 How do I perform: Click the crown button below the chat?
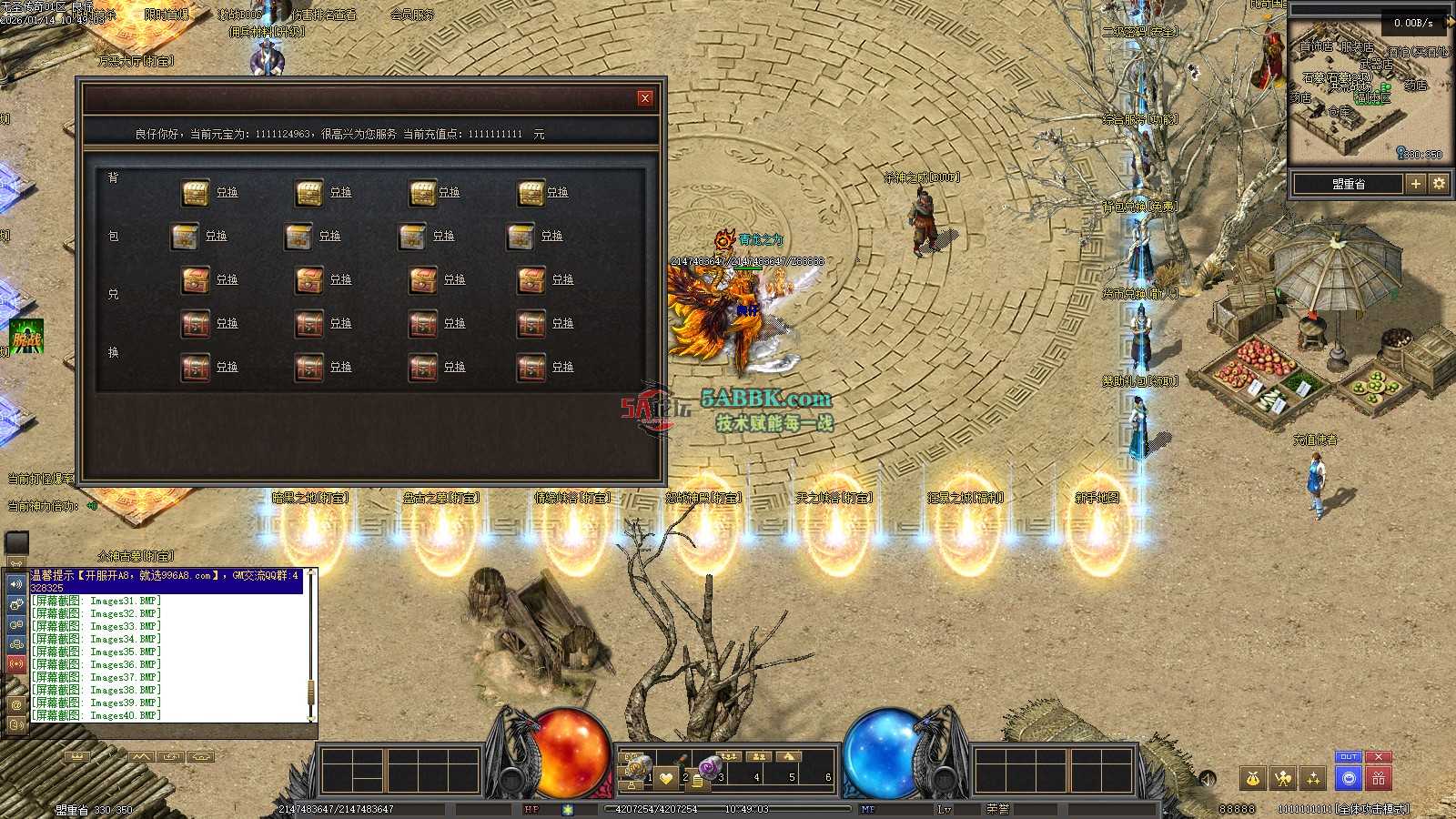(77, 756)
